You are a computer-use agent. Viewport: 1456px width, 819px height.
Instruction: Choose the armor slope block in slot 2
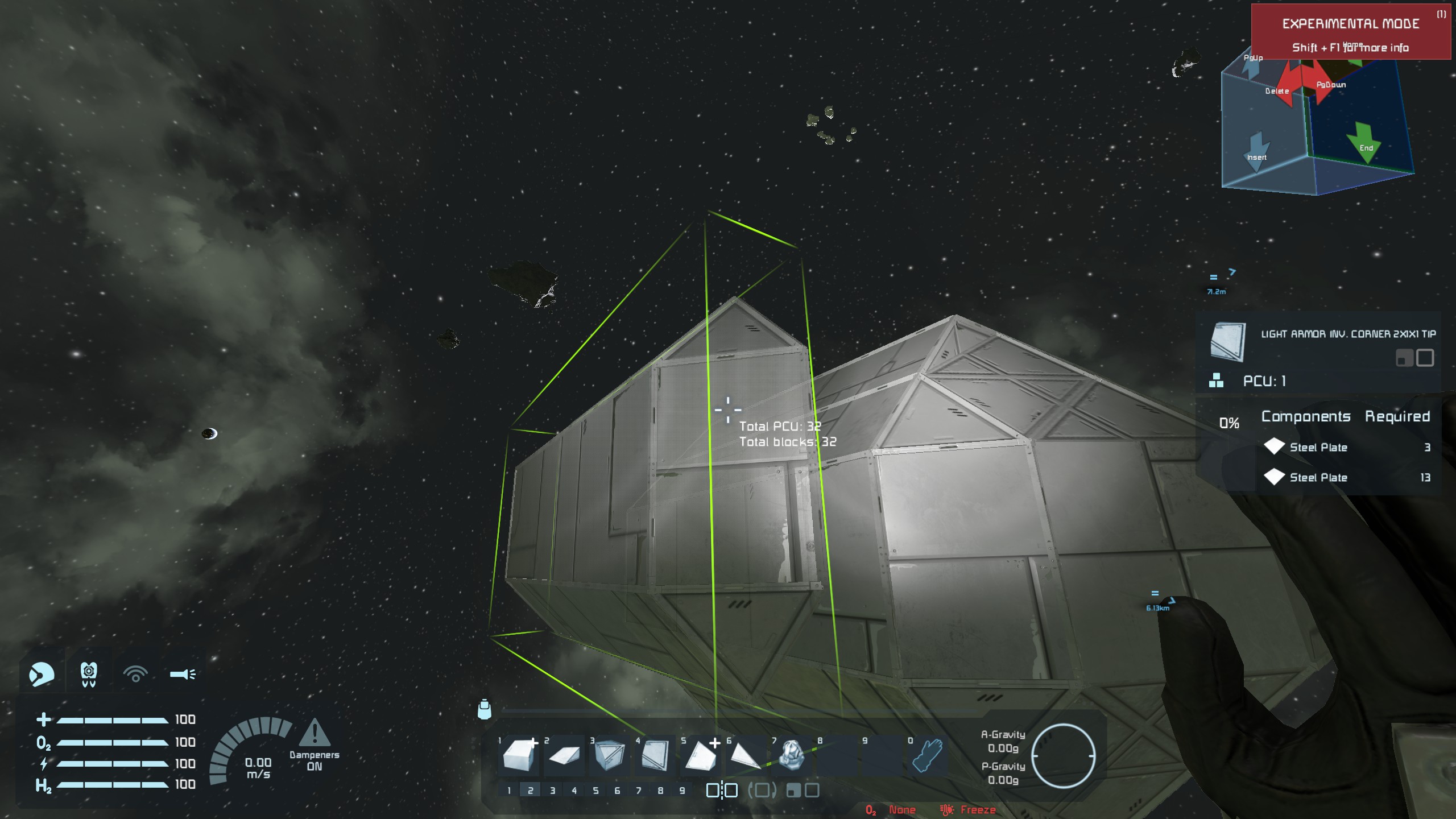click(564, 755)
